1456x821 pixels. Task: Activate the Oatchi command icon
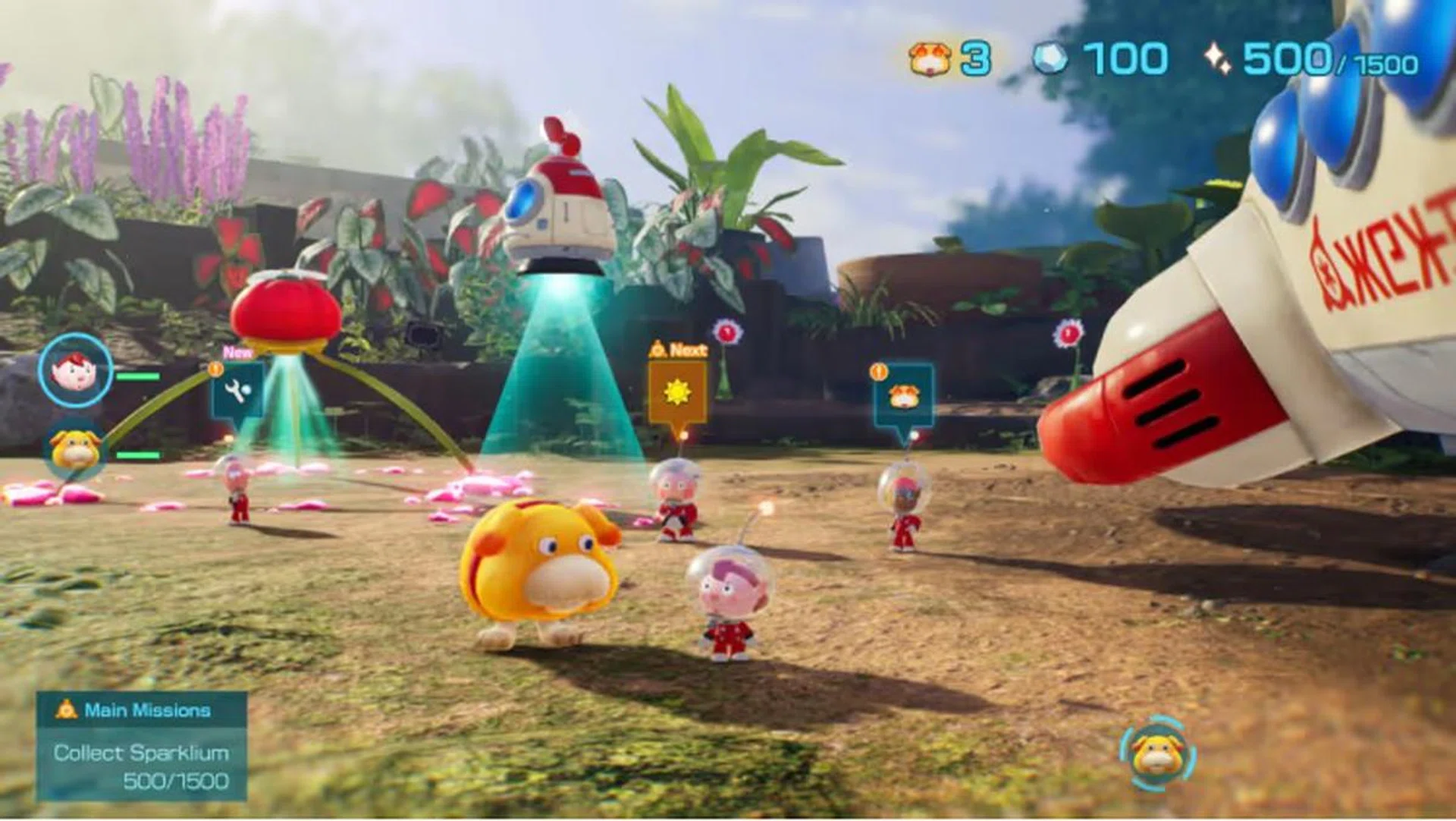pos(1156,753)
